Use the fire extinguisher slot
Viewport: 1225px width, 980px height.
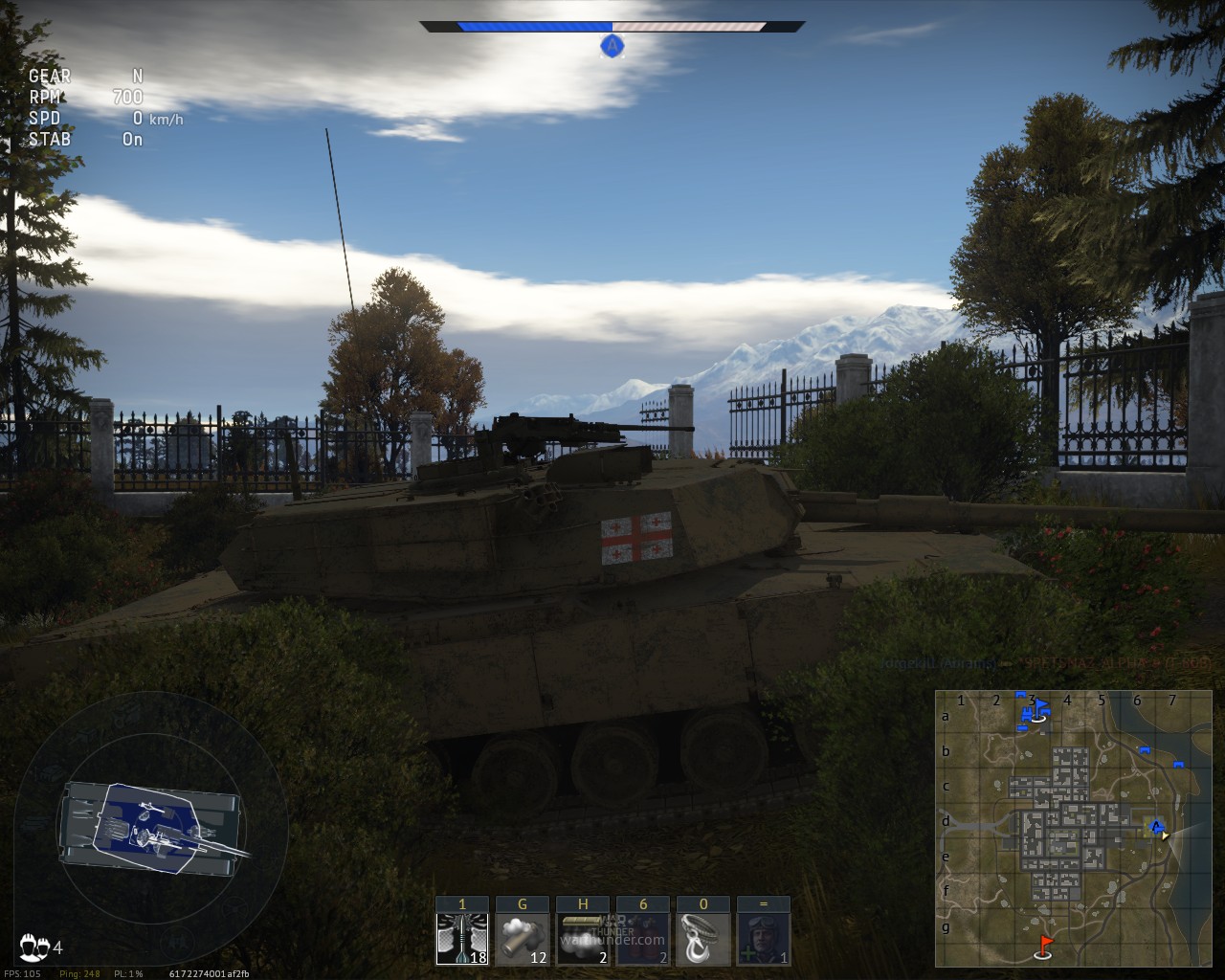tap(643, 938)
